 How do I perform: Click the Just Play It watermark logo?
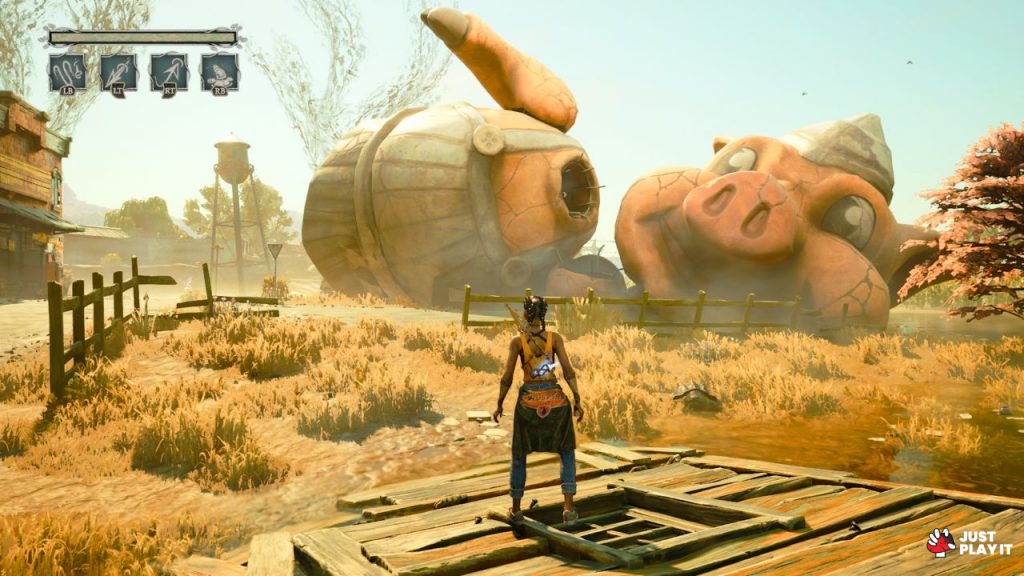click(x=969, y=542)
